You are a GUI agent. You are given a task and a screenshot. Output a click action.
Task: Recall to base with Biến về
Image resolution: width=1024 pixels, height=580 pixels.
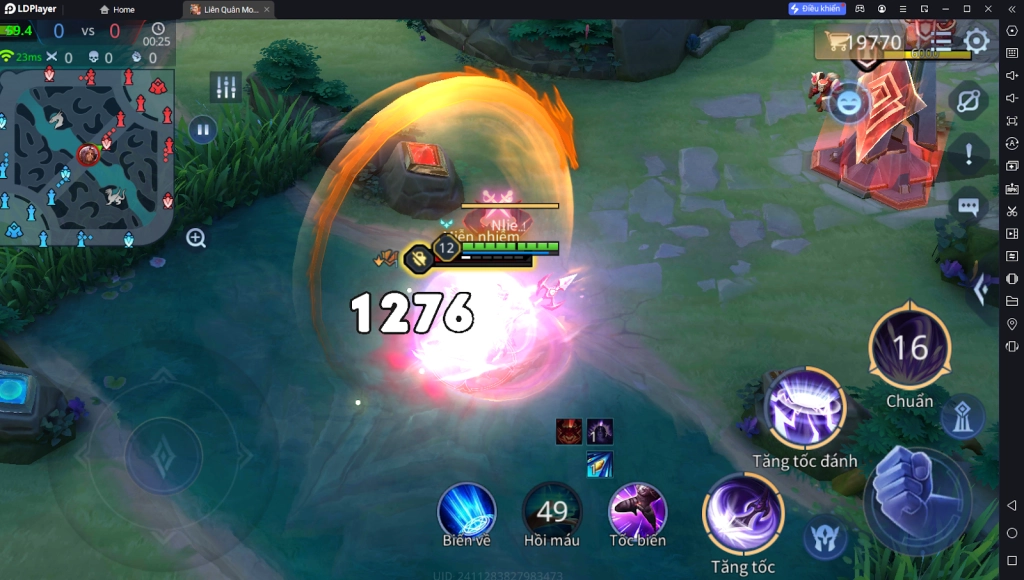tap(467, 510)
